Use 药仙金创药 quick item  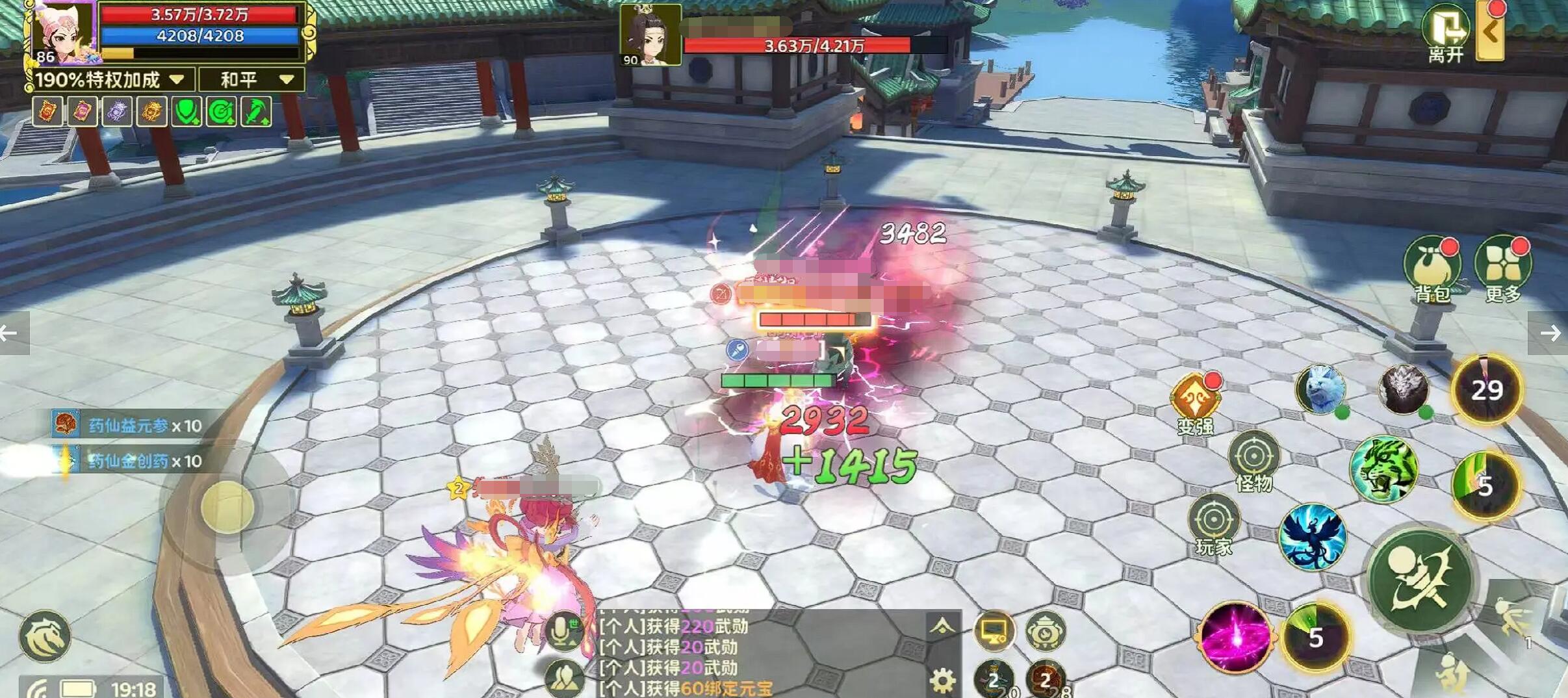click(127, 461)
